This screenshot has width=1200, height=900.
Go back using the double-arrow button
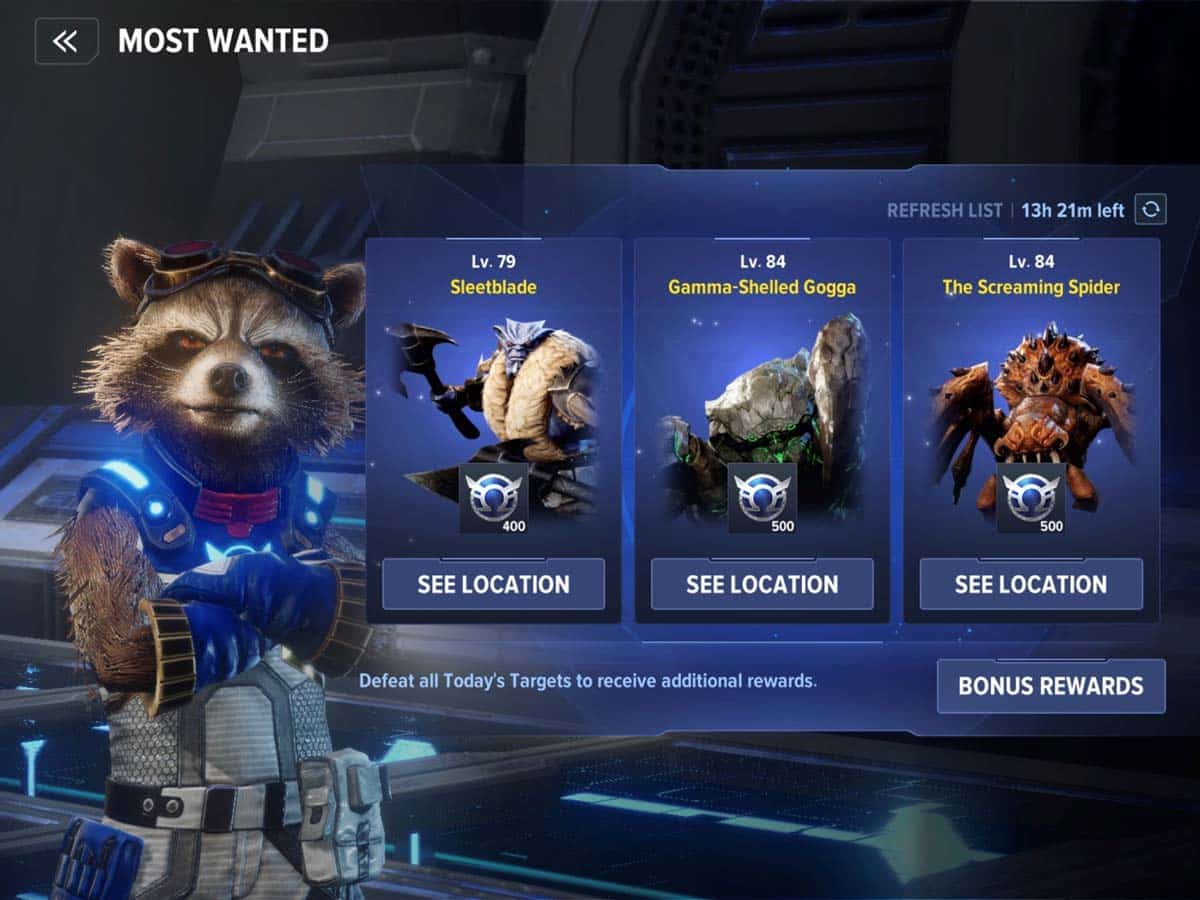66,41
